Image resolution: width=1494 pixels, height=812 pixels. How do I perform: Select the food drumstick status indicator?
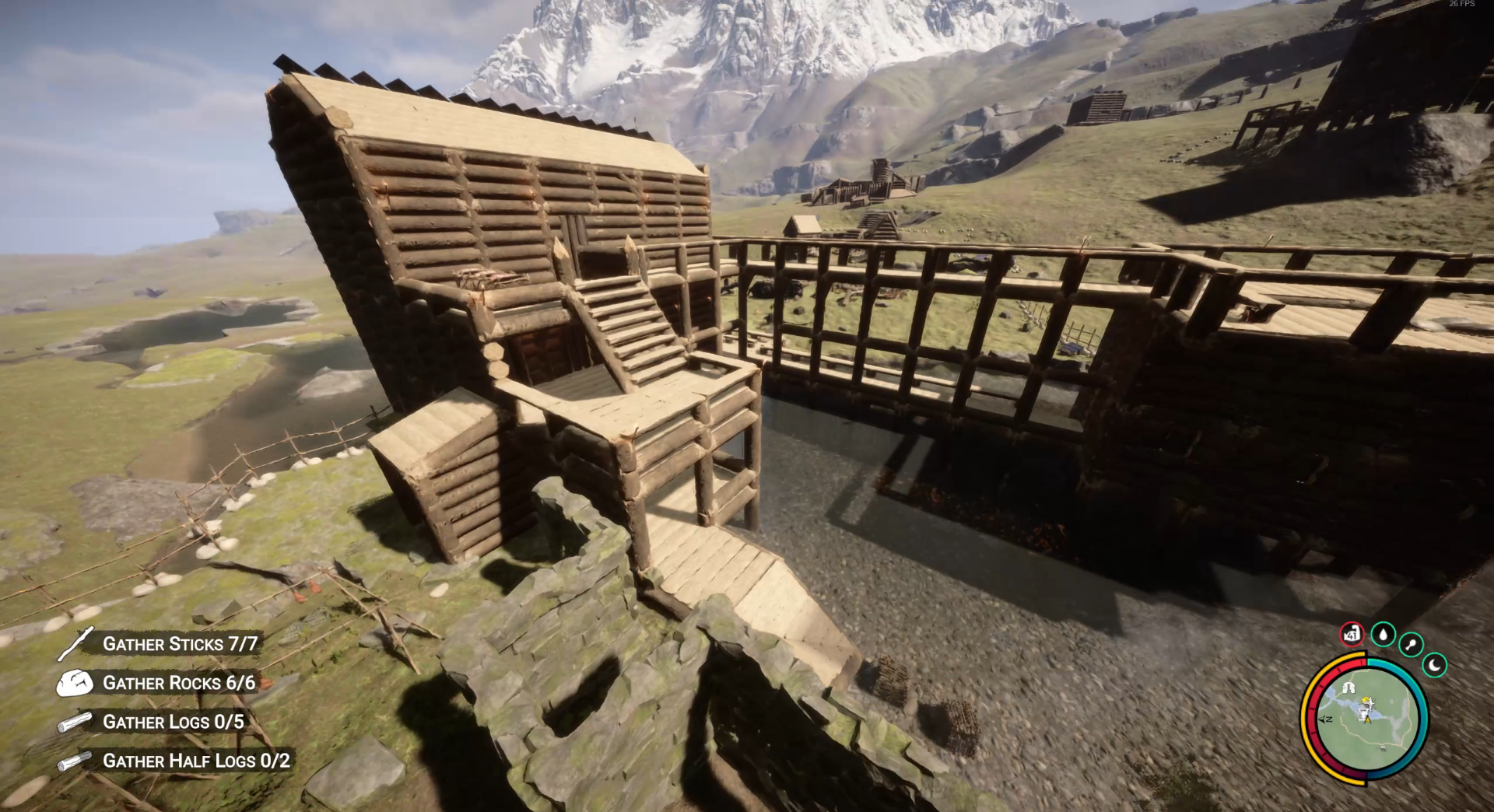[1410, 645]
